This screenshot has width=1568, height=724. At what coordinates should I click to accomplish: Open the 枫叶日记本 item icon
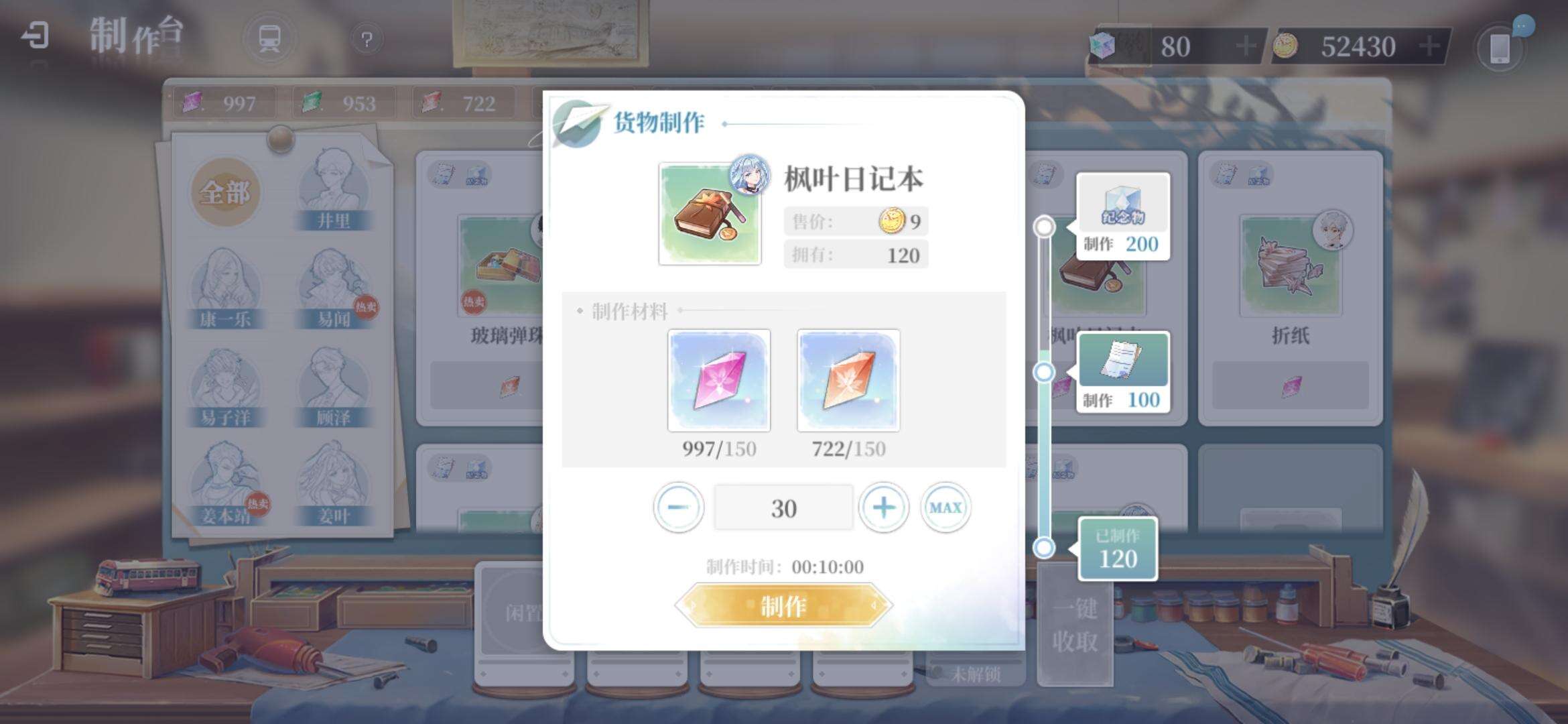710,214
